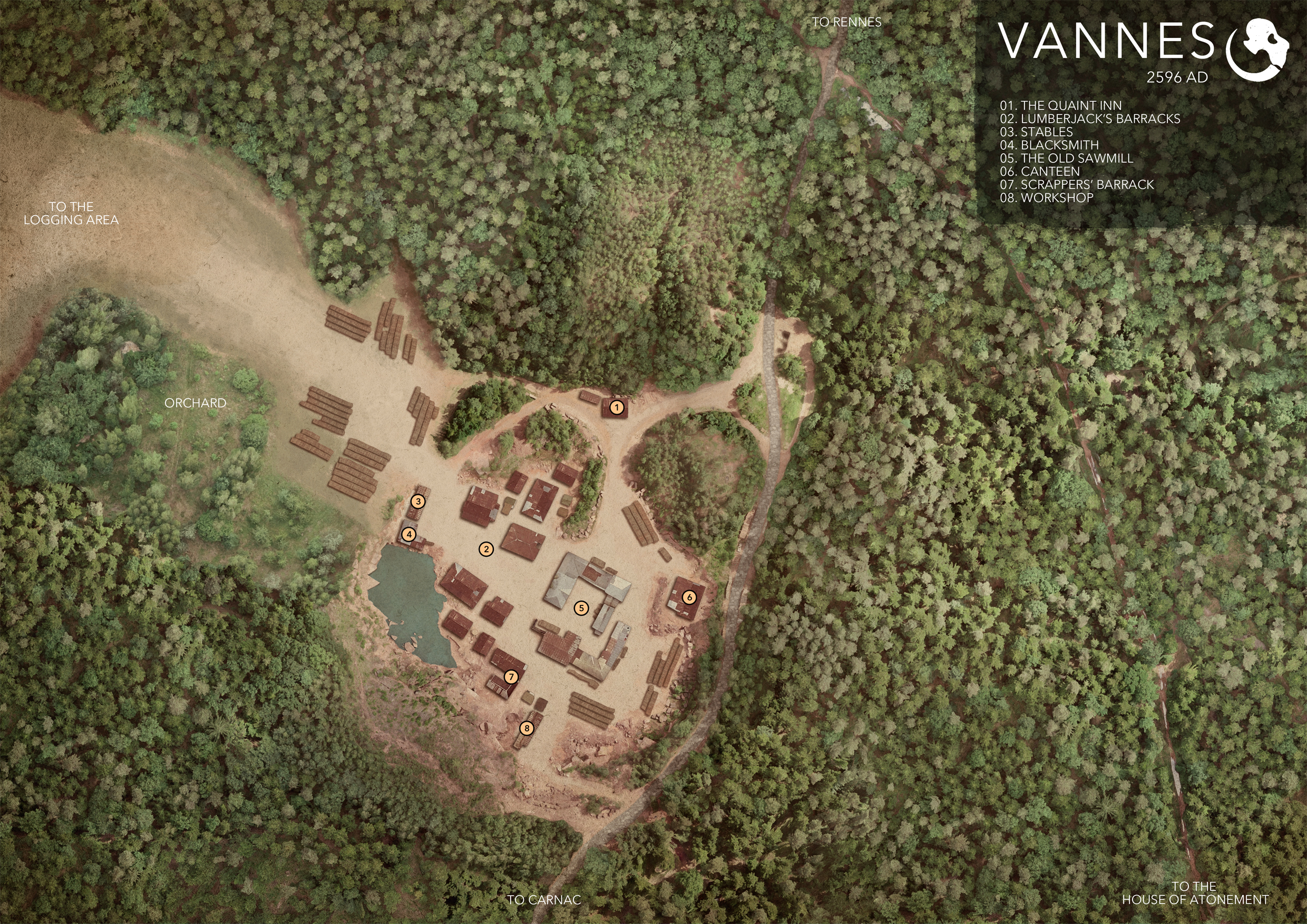Select map marker number 6
Image resolution: width=1307 pixels, height=924 pixels.
689,597
